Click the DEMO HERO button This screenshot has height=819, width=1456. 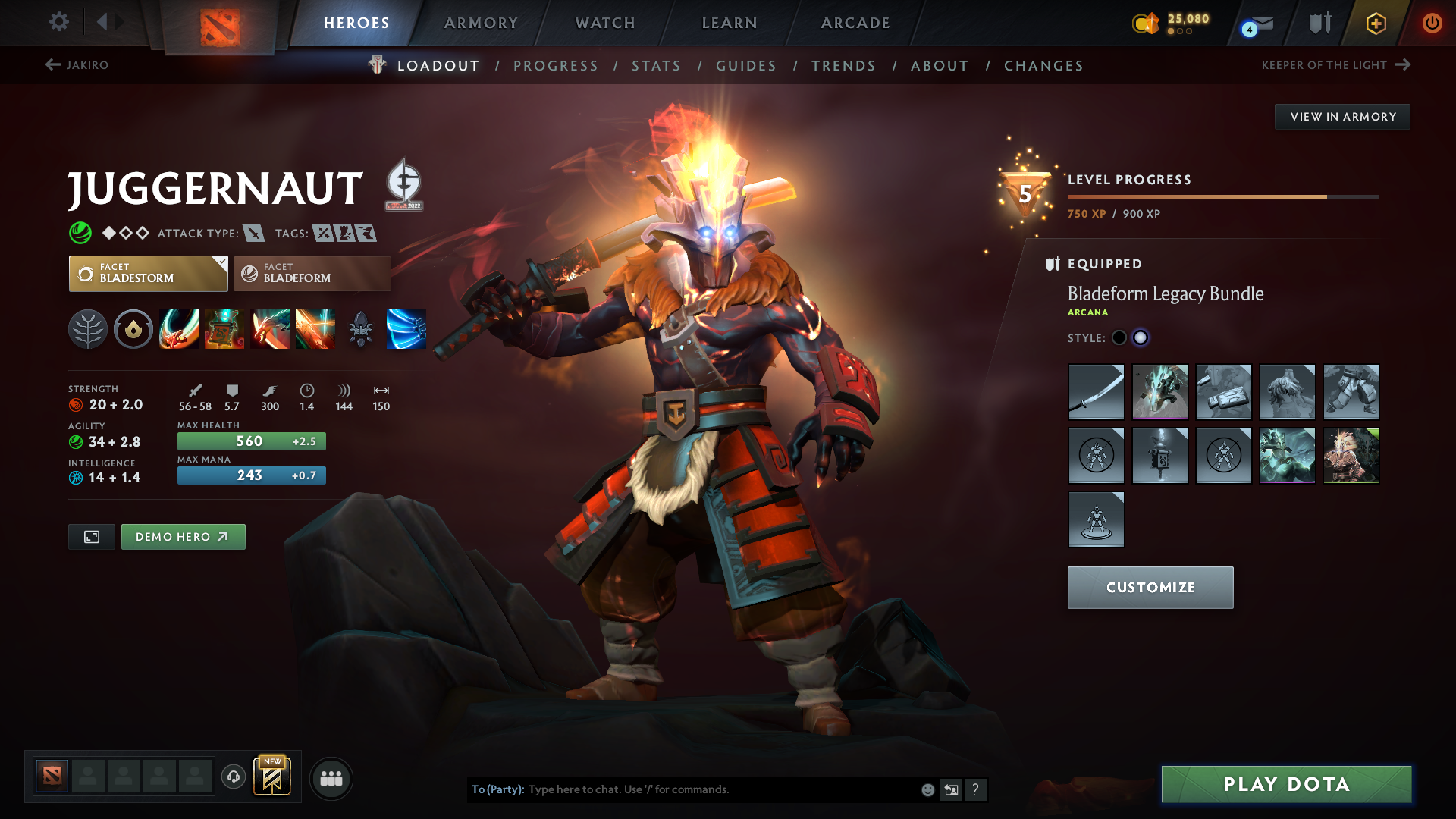pyautogui.click(x=183, y=536)
